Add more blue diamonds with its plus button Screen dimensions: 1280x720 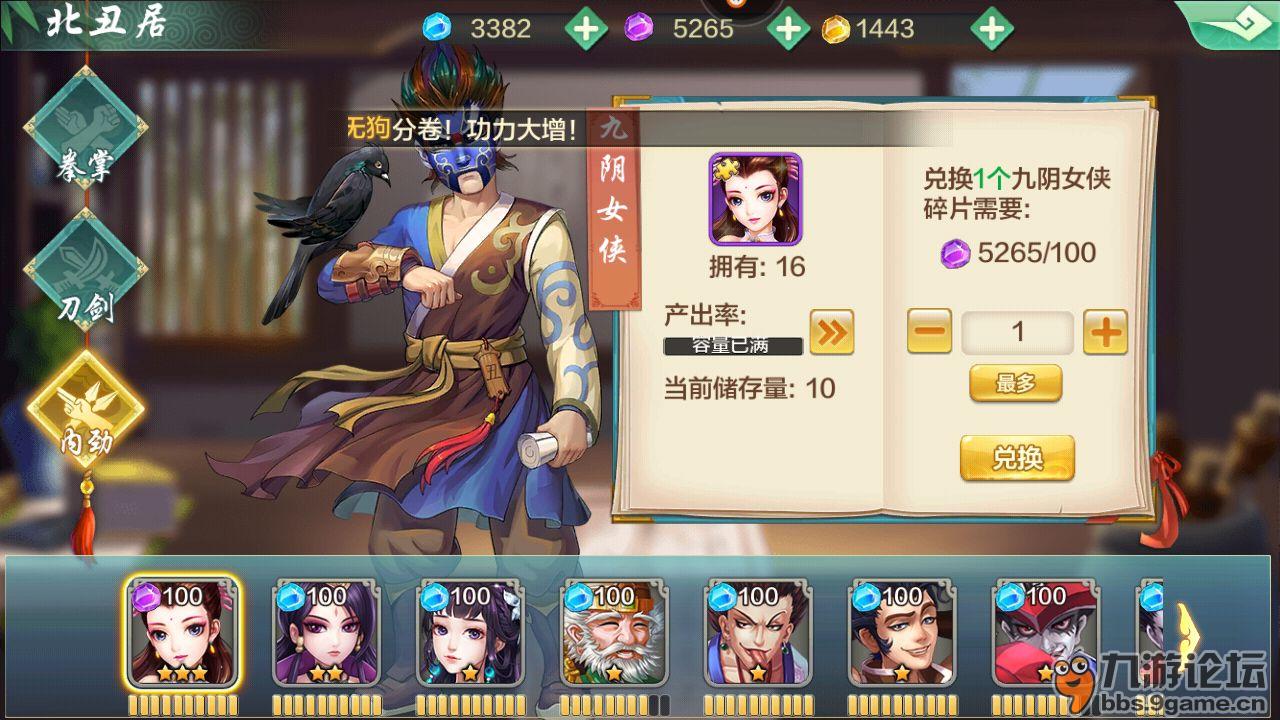point(586,27)
